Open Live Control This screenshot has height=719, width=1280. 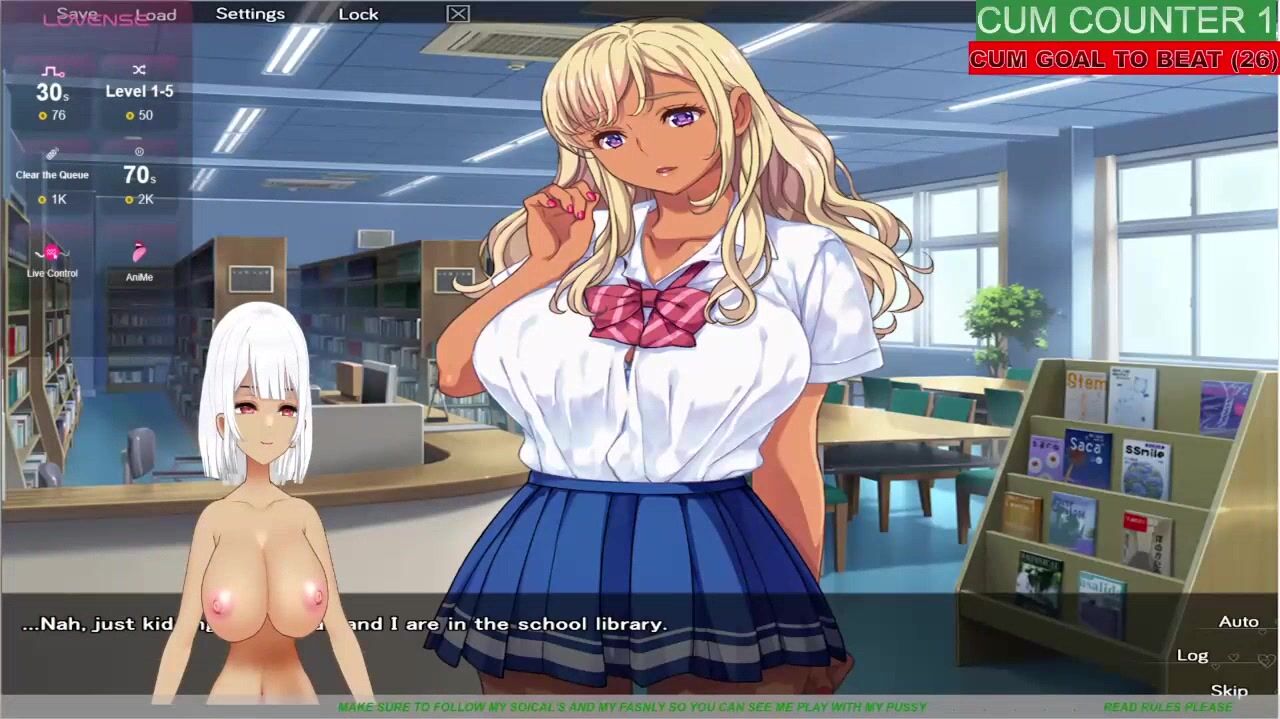coord(52,260)
